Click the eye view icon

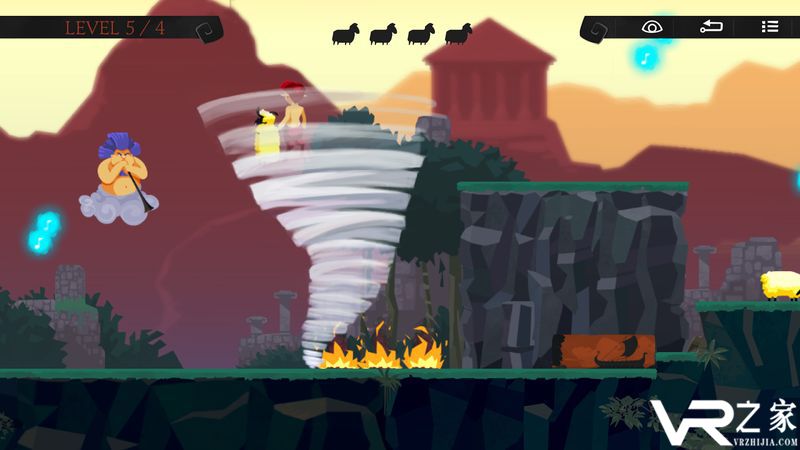(652, 27)
